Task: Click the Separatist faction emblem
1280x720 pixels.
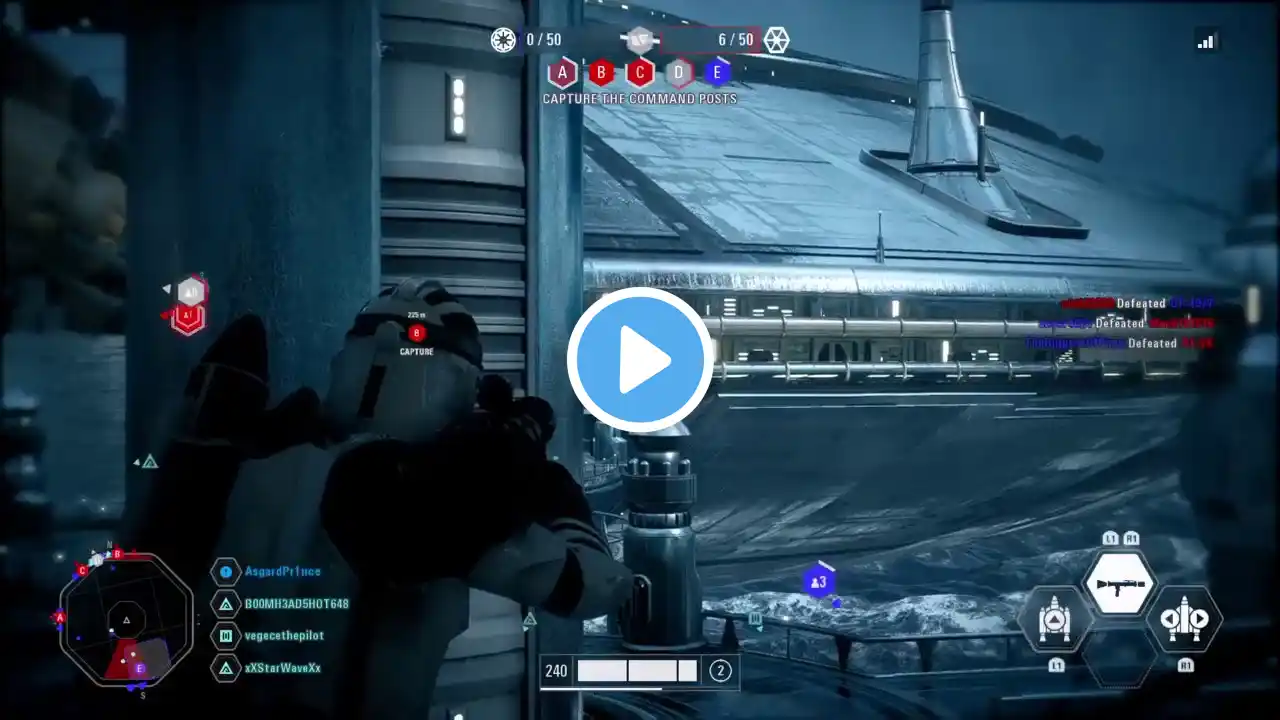Action: coord(776,40)
